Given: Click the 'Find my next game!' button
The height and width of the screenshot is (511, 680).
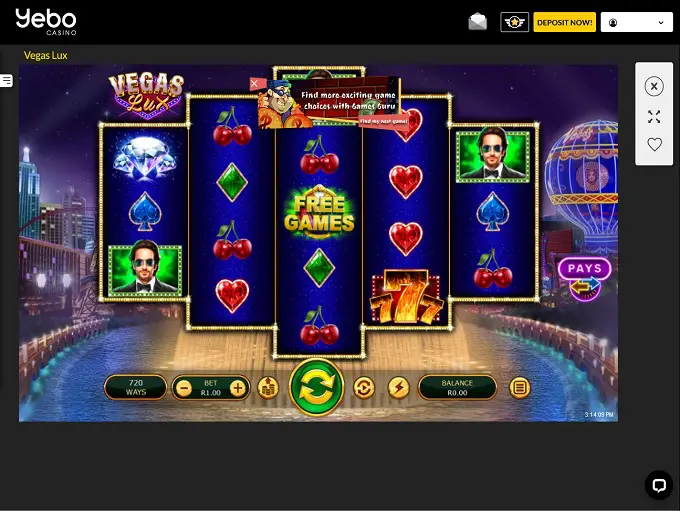Looking at the screenshot, I should [x=382, y=121].
